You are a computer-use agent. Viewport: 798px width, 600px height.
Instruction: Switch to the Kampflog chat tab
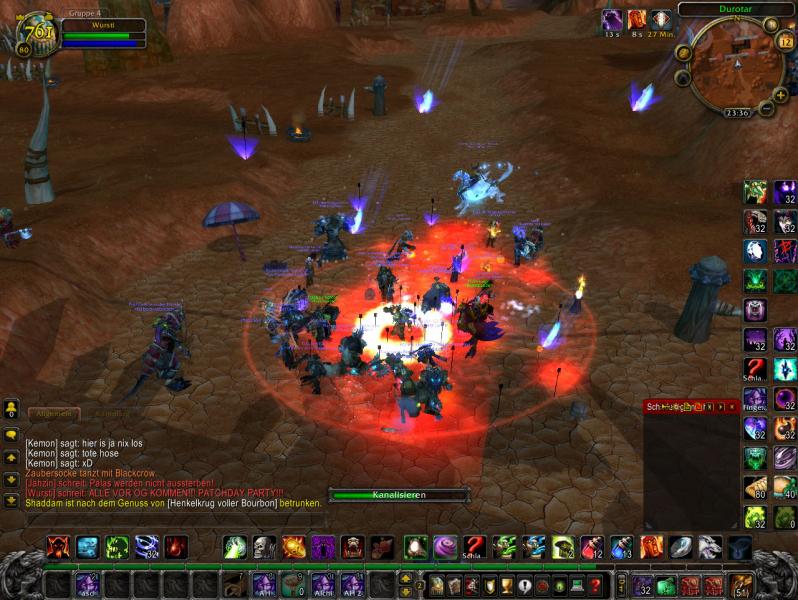(111, 412)
